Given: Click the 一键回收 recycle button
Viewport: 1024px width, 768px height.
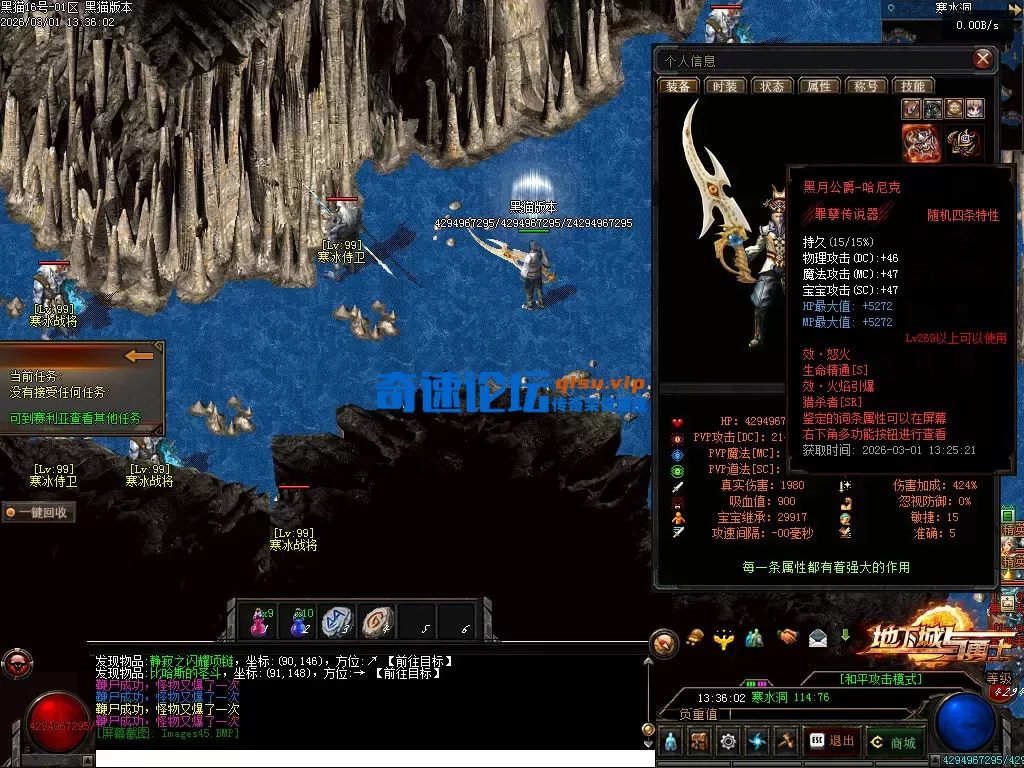Looking at the screenshot, I should click(x=38, y=512).
